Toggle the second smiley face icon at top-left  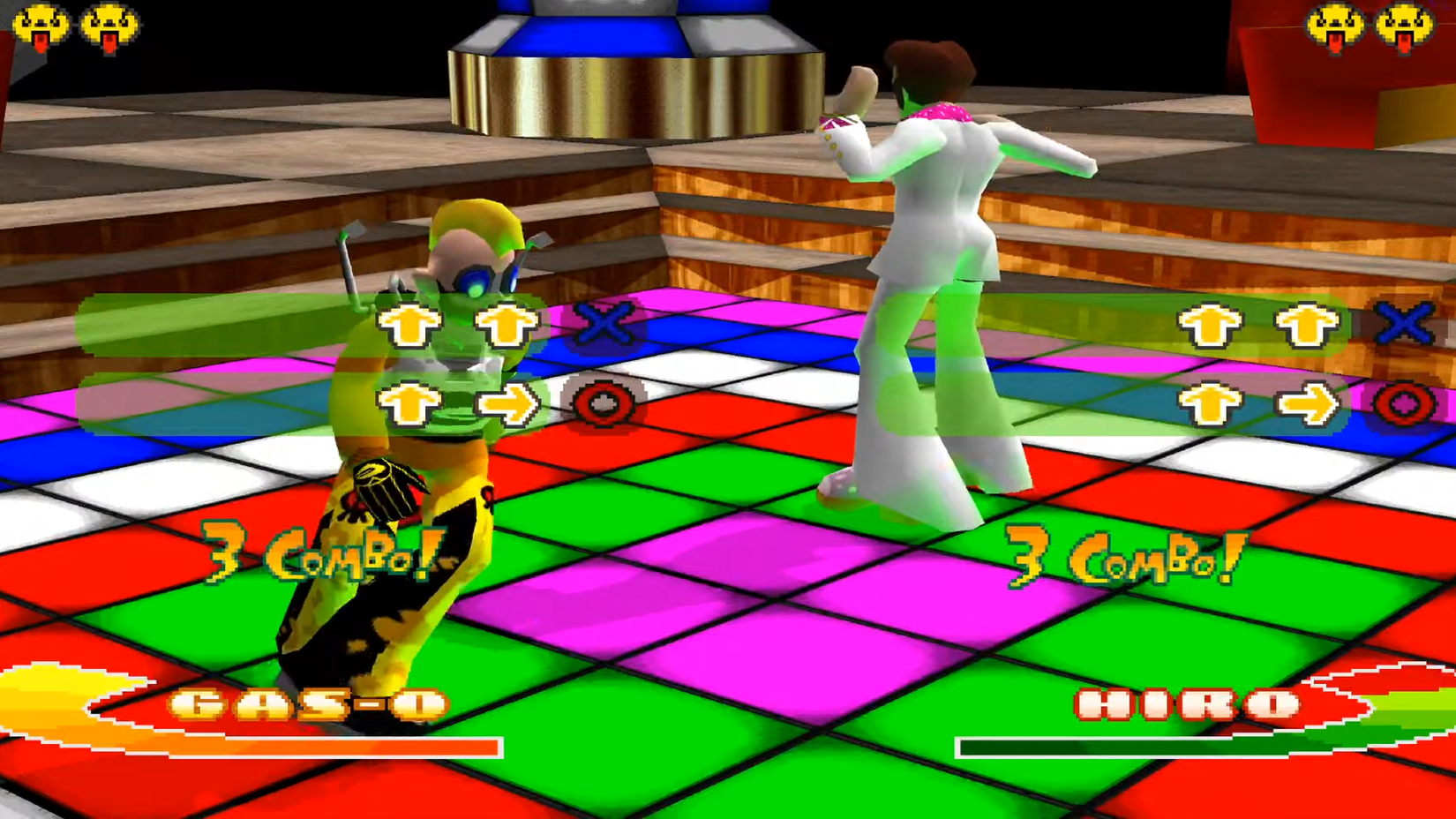(x=109, y=22)
